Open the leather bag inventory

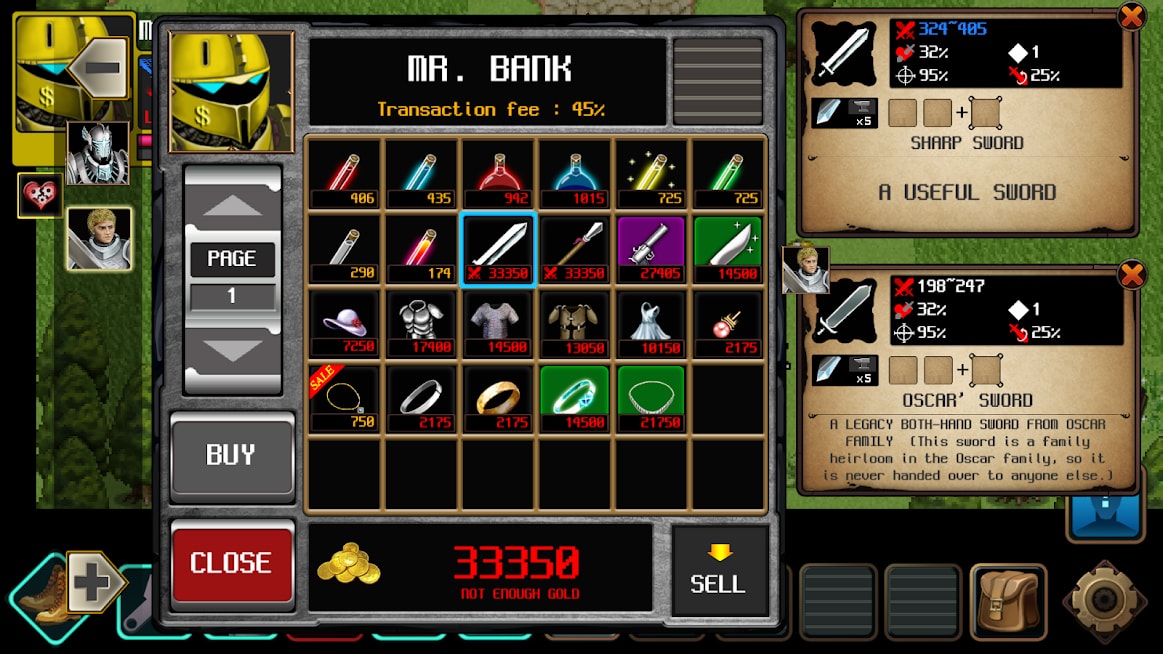(1008, 601)
